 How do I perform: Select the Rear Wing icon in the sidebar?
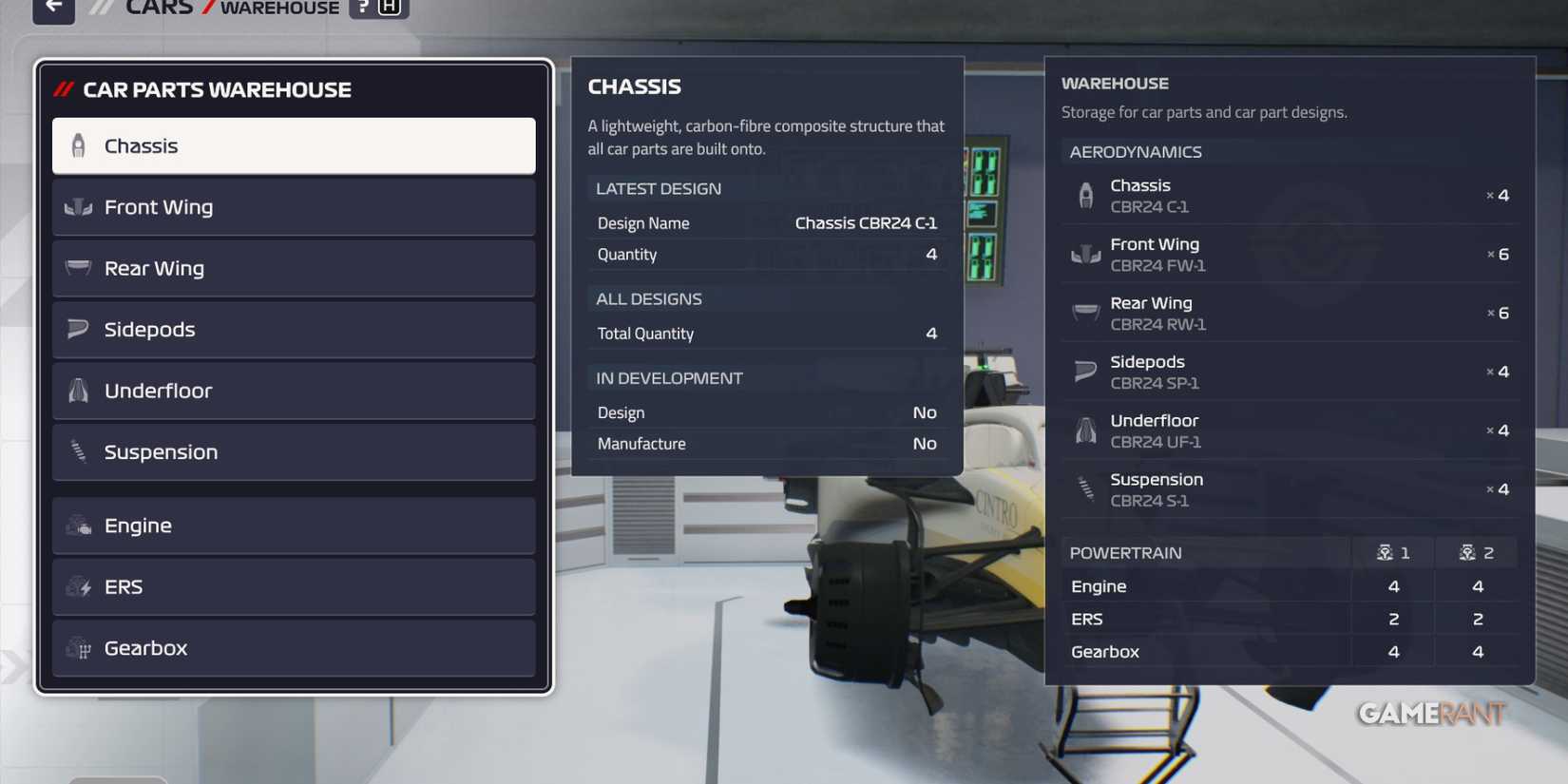click(77, 268)
